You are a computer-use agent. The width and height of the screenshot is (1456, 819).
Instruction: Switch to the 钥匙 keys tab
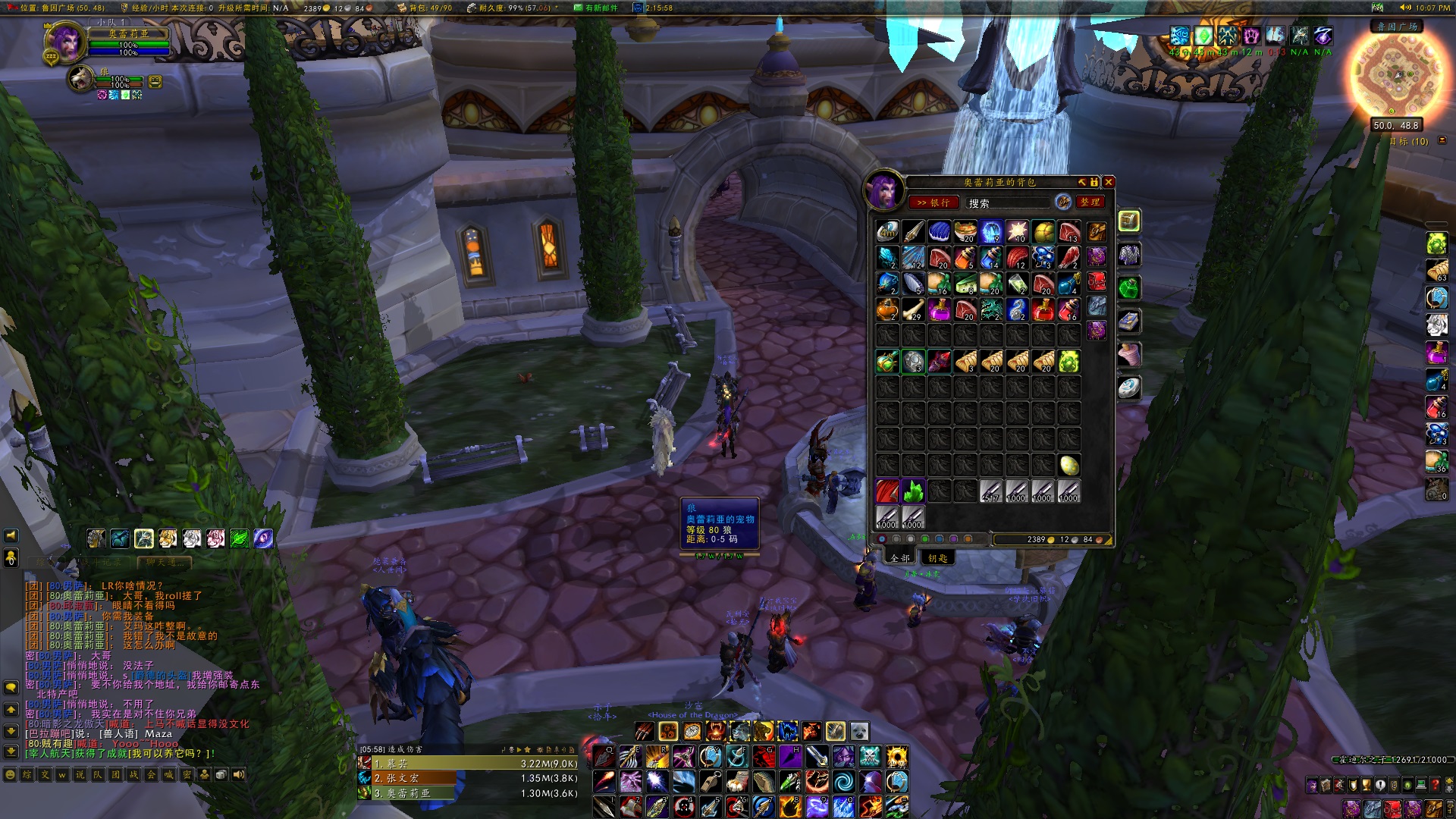(x=937, y=558)
